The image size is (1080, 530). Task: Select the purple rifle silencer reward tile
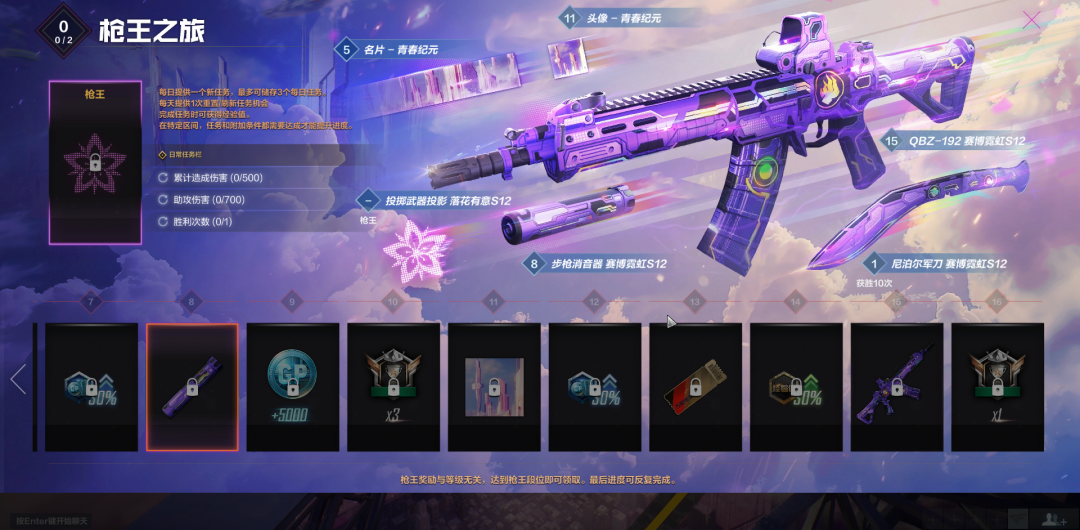[x=192, y=386]
